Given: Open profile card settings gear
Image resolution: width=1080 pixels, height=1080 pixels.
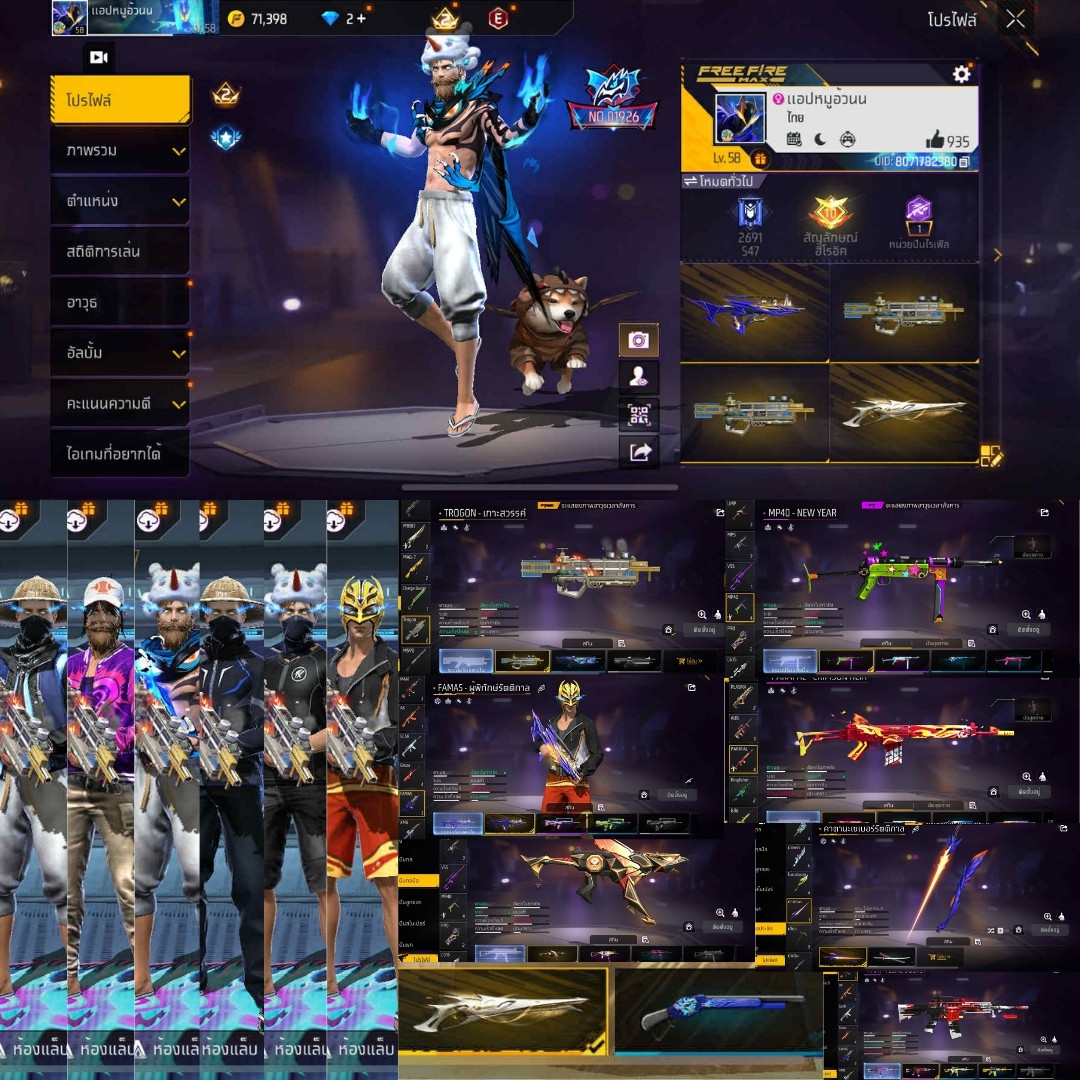Looking at the screenshot, I should [x=961, y=74].
